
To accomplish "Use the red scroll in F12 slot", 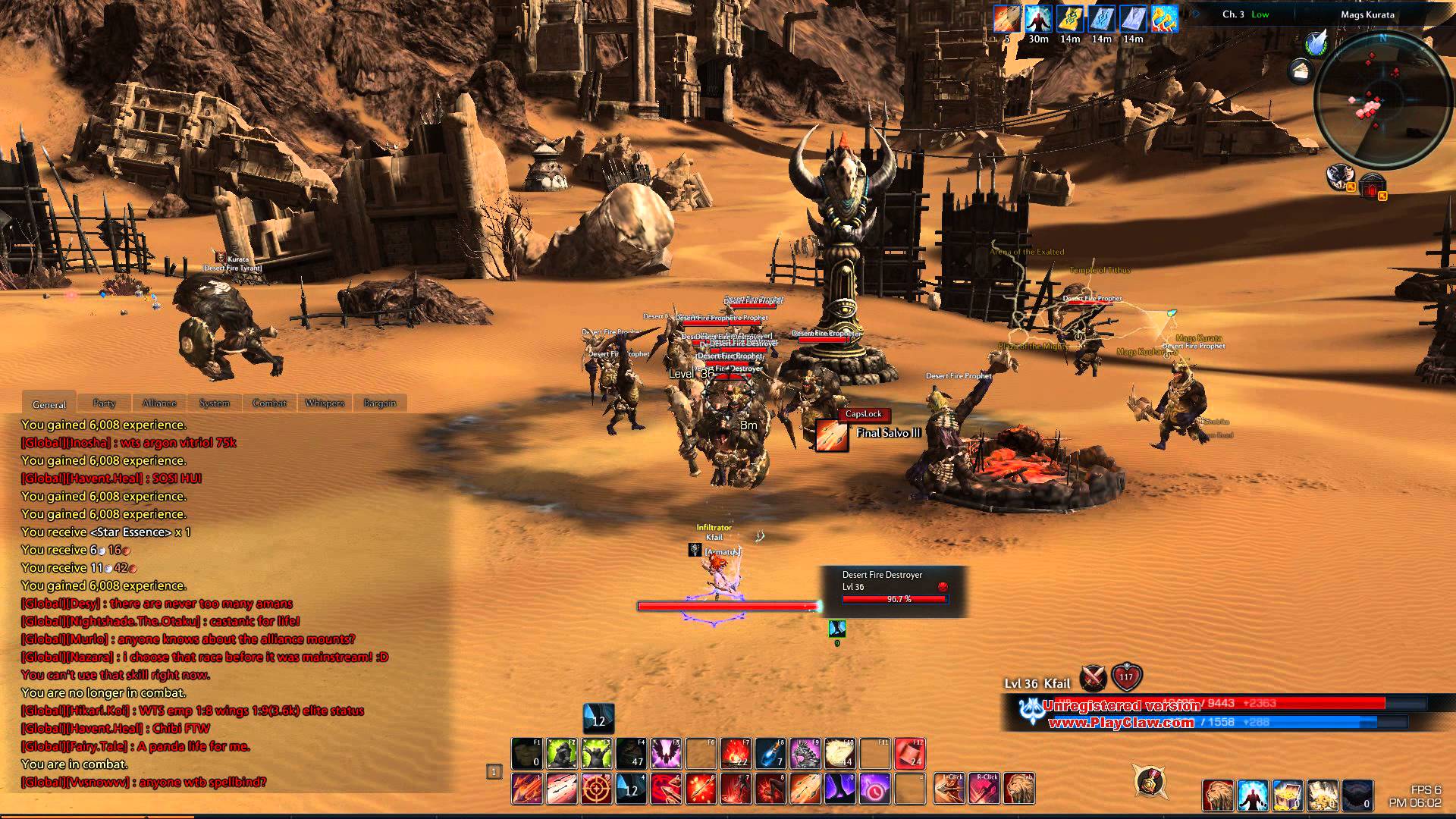I will click(x=909, y=754).
